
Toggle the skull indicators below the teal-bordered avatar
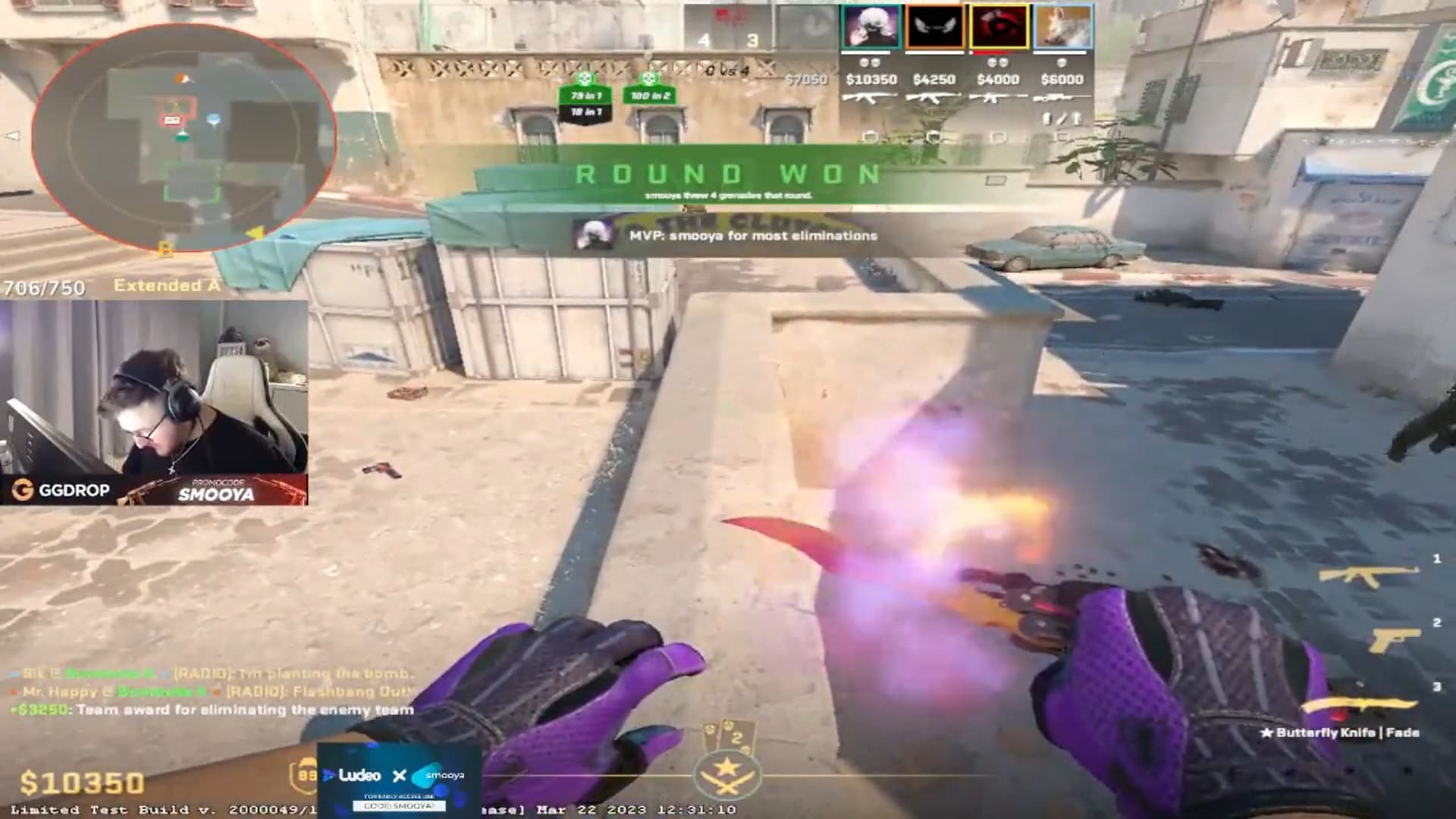[x=870, y=62]
